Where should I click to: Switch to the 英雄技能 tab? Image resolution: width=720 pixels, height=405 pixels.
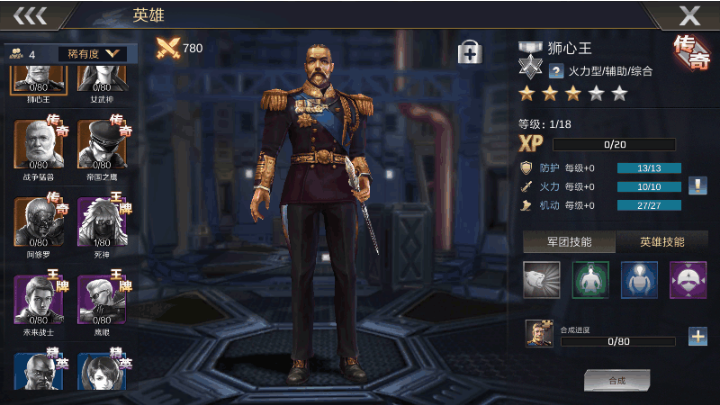[x=661, y=242]
